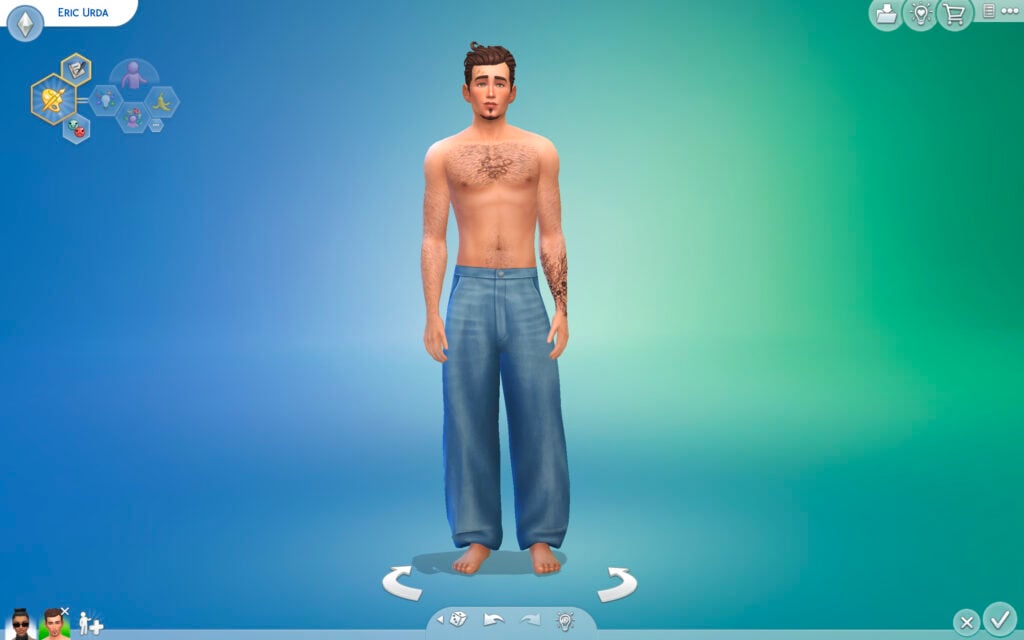Open the shopping cart store button
The height and width of the screenshot is (640, 1024).
point(955,14)
